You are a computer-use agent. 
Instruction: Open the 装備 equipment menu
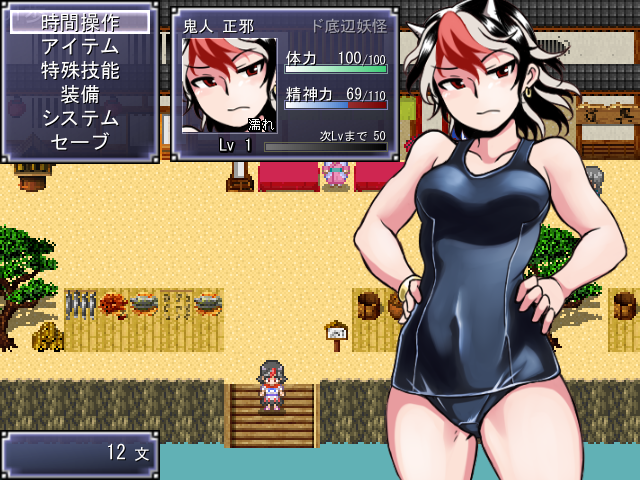(80, 94)
